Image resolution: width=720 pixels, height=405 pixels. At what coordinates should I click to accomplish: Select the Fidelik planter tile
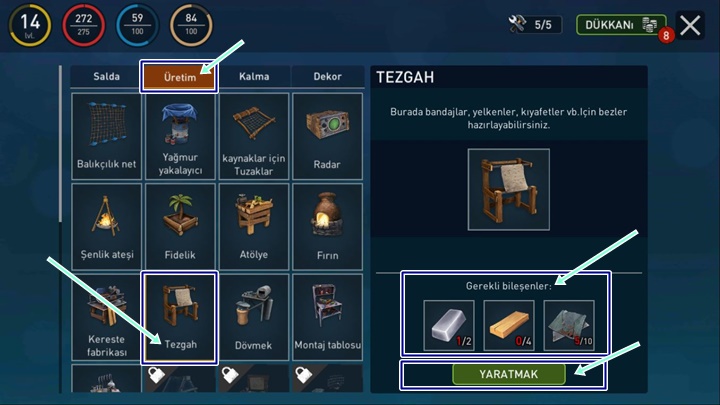click(x=180, y=226)
